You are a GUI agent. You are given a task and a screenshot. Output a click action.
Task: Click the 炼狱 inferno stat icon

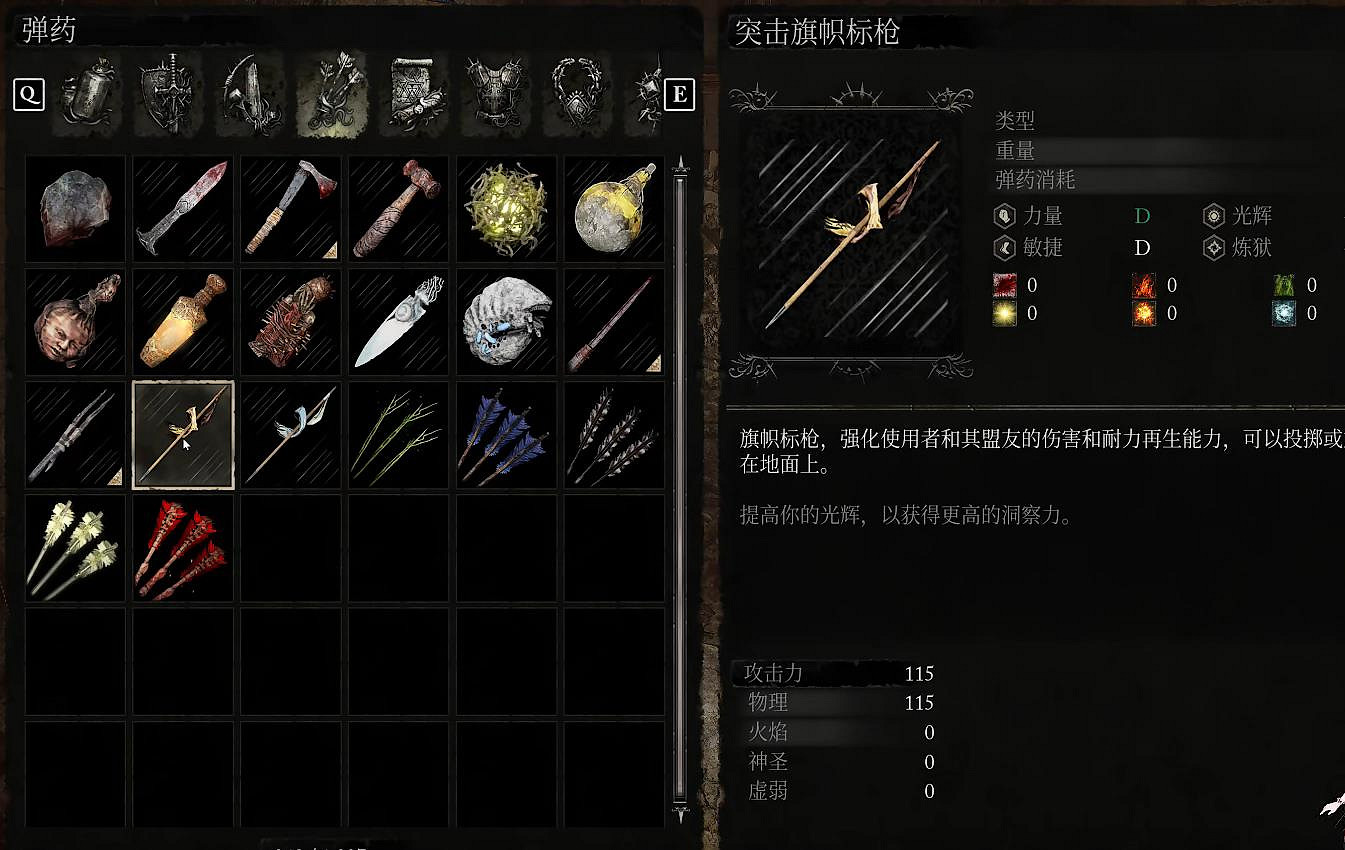point(1212,248)
